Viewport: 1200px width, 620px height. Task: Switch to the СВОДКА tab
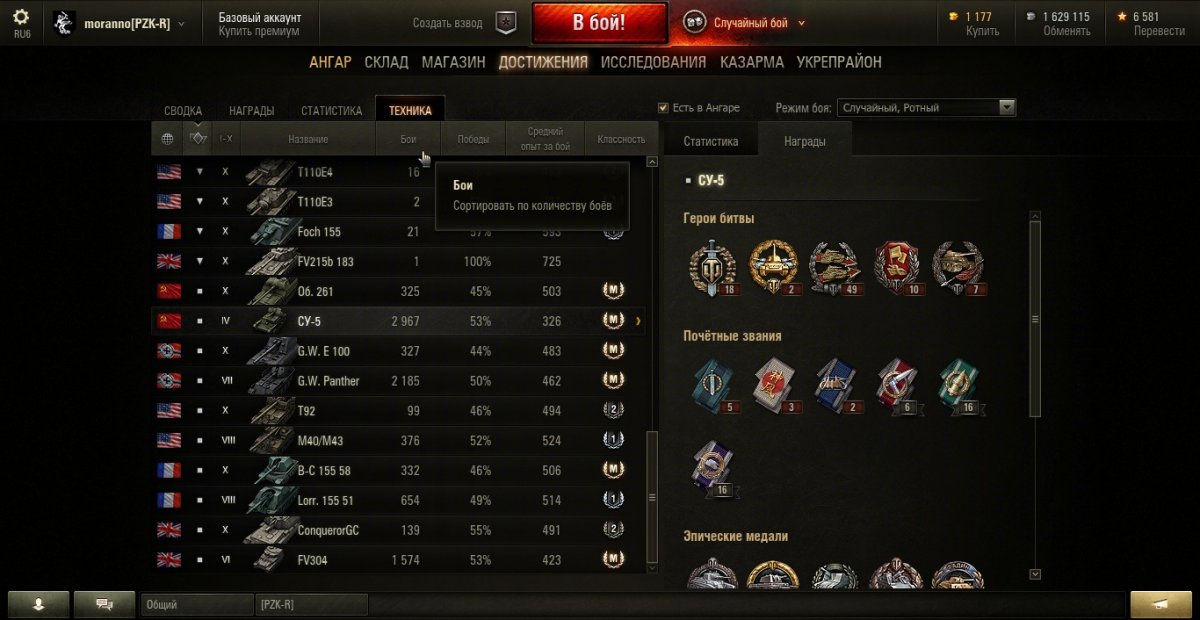coord(183,111)
